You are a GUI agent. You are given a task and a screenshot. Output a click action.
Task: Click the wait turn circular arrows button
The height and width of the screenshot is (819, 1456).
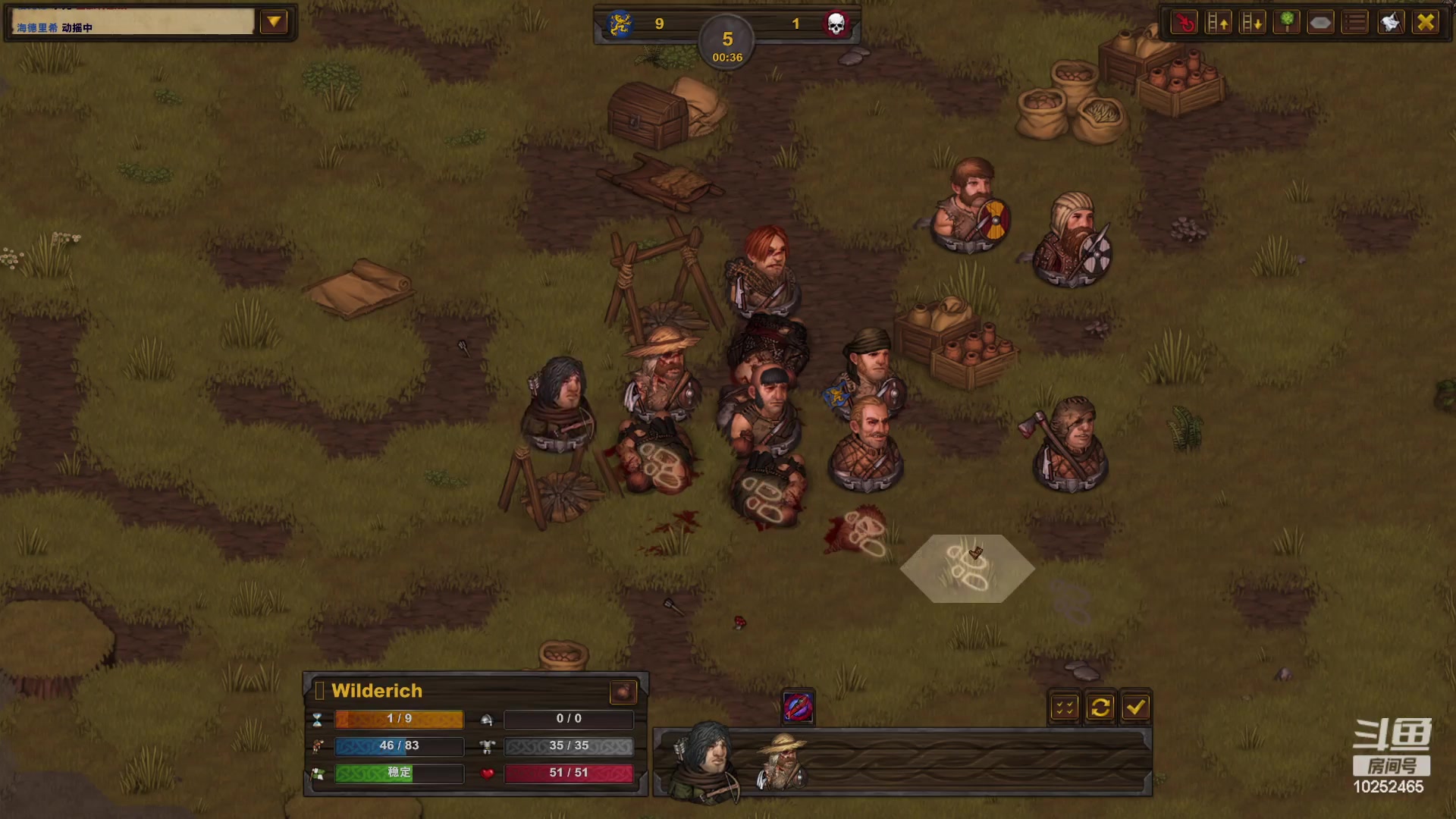click(x=1100, y=708)
